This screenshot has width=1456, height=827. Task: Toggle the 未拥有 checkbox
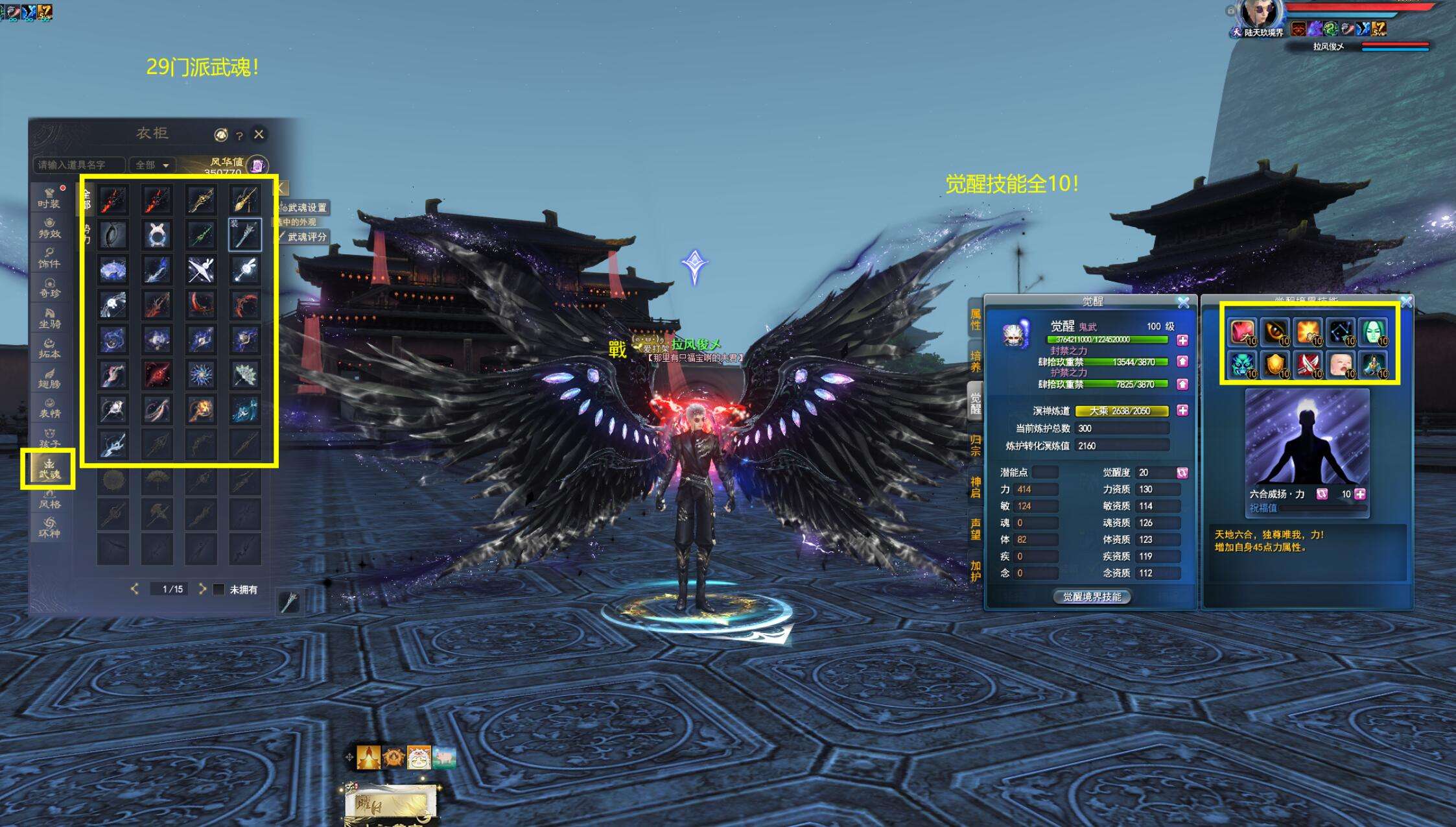coord(219,590)
